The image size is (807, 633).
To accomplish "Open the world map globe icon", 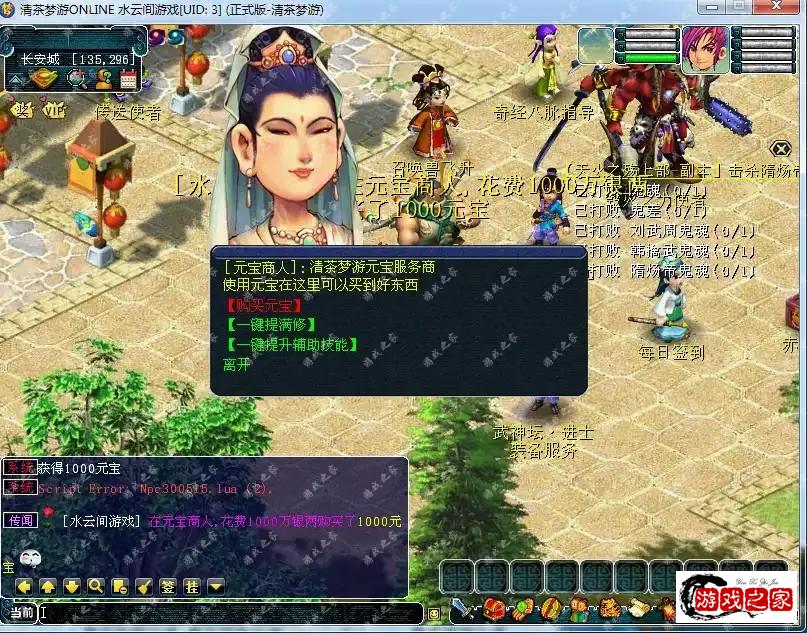I will [x=76, y=78].
